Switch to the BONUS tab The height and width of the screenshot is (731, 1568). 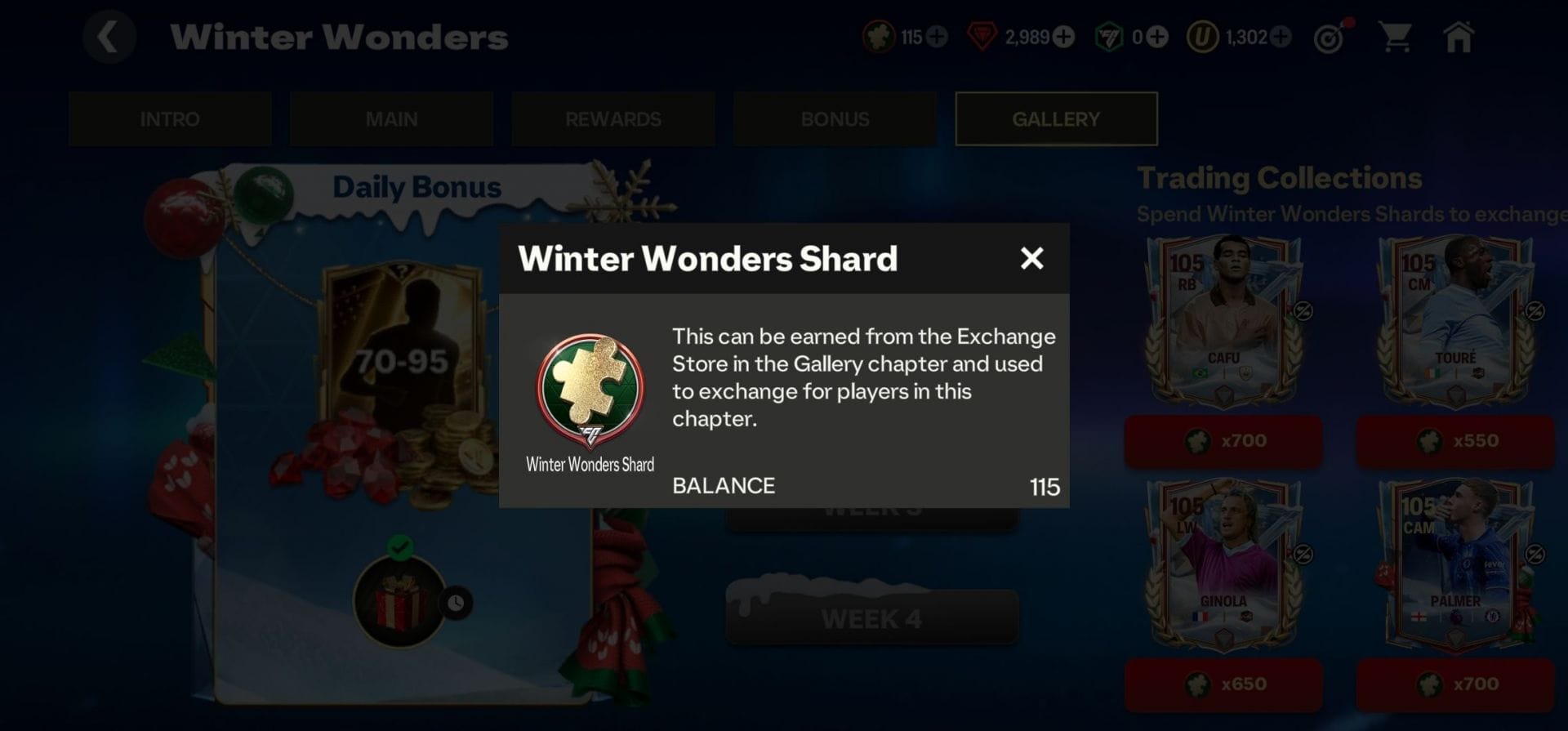click(x=835, y=119)
